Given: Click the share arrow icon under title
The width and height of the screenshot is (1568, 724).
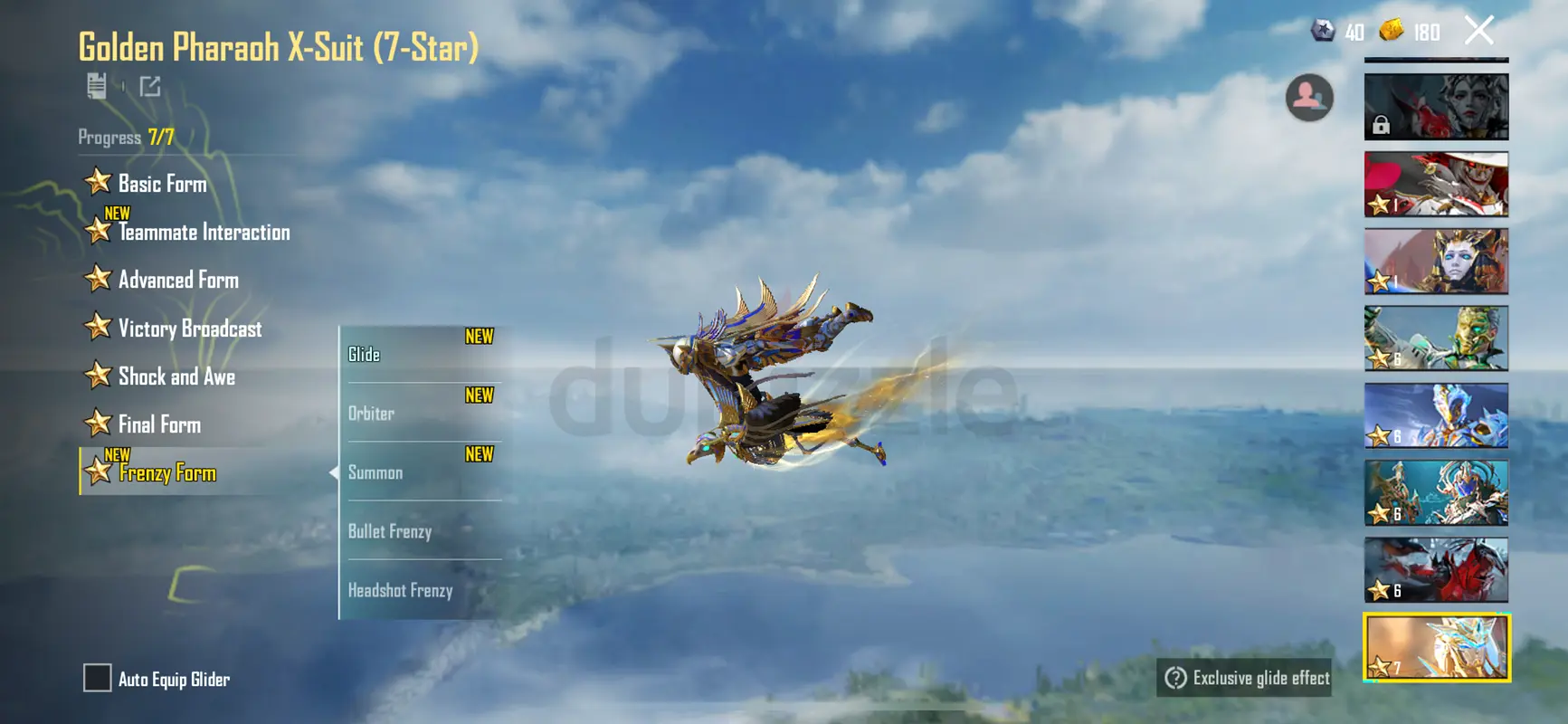Looking at the screenshot, I should click(150, 87).
